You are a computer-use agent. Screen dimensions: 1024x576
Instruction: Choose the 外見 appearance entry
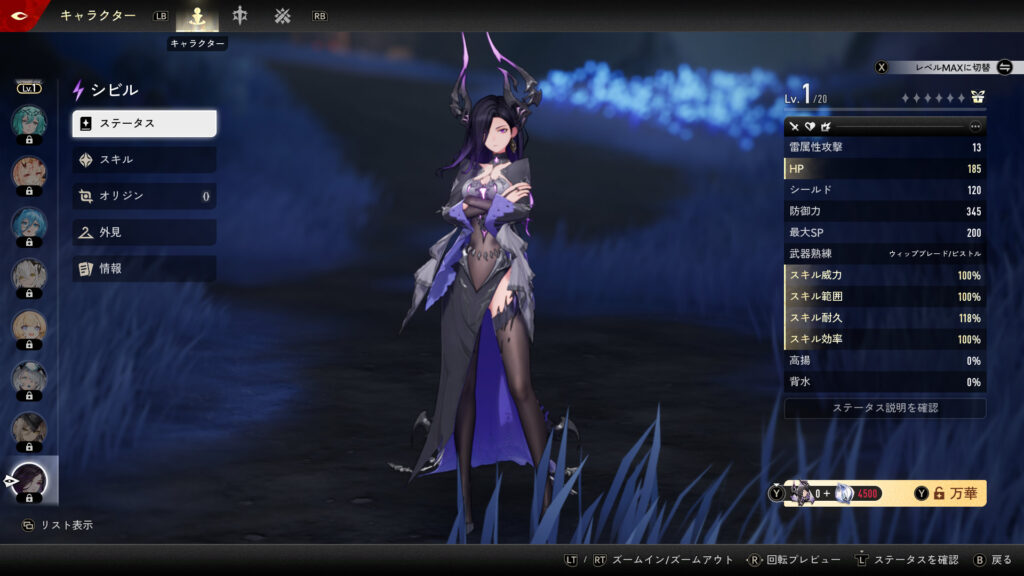click(144, 232)
